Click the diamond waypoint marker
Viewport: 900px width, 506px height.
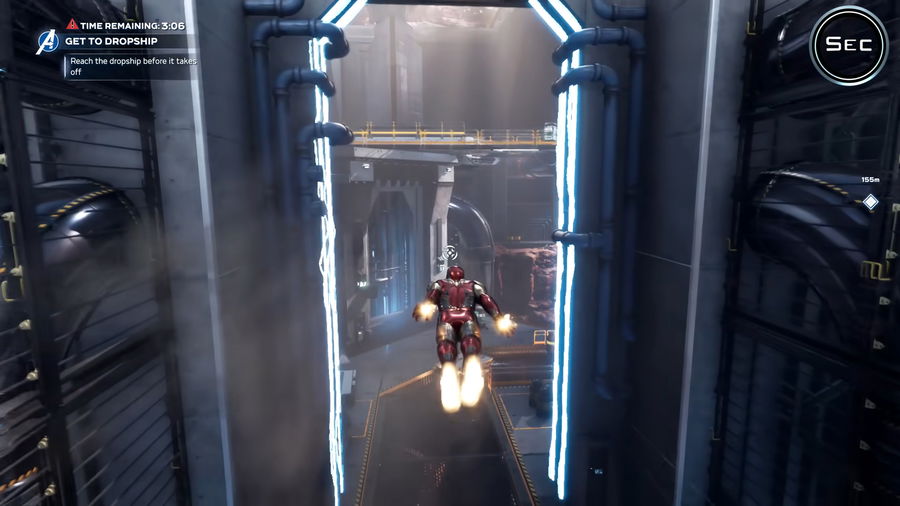[870, 202]
